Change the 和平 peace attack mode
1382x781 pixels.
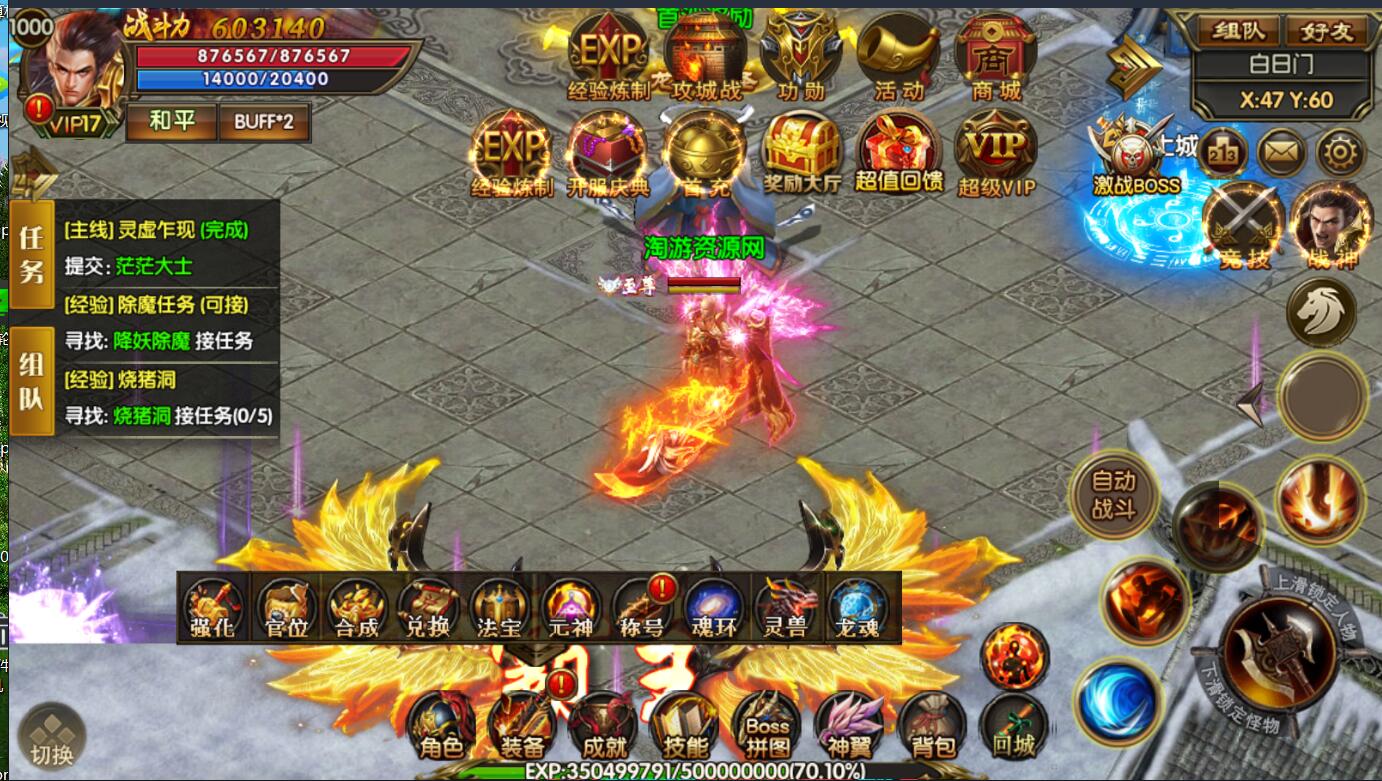coord(170,122)
